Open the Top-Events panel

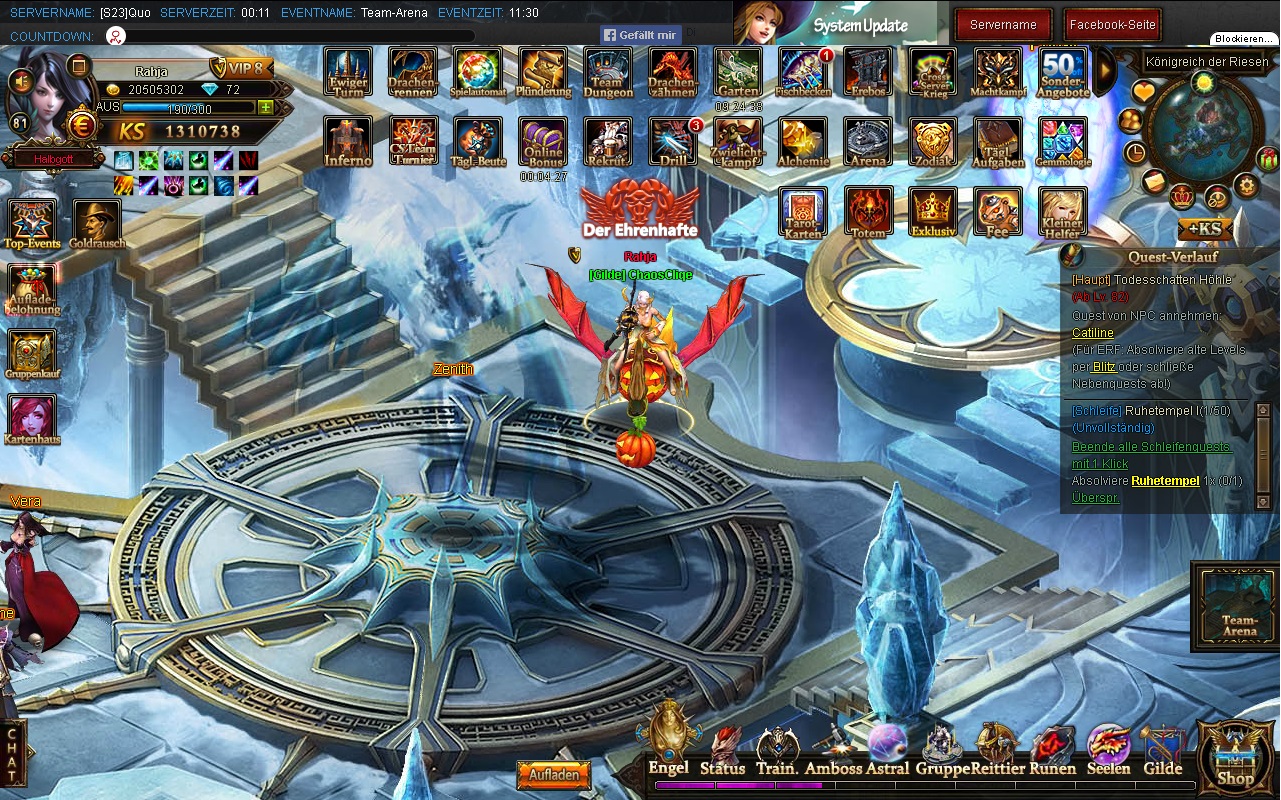(x=32, y=223)
